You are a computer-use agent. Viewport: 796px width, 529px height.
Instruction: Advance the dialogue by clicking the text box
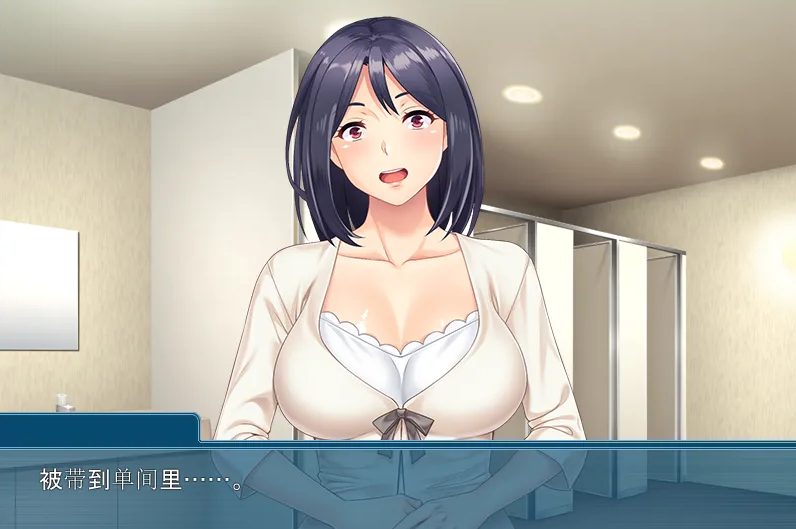pyautogui.click(x=400, y=485)
